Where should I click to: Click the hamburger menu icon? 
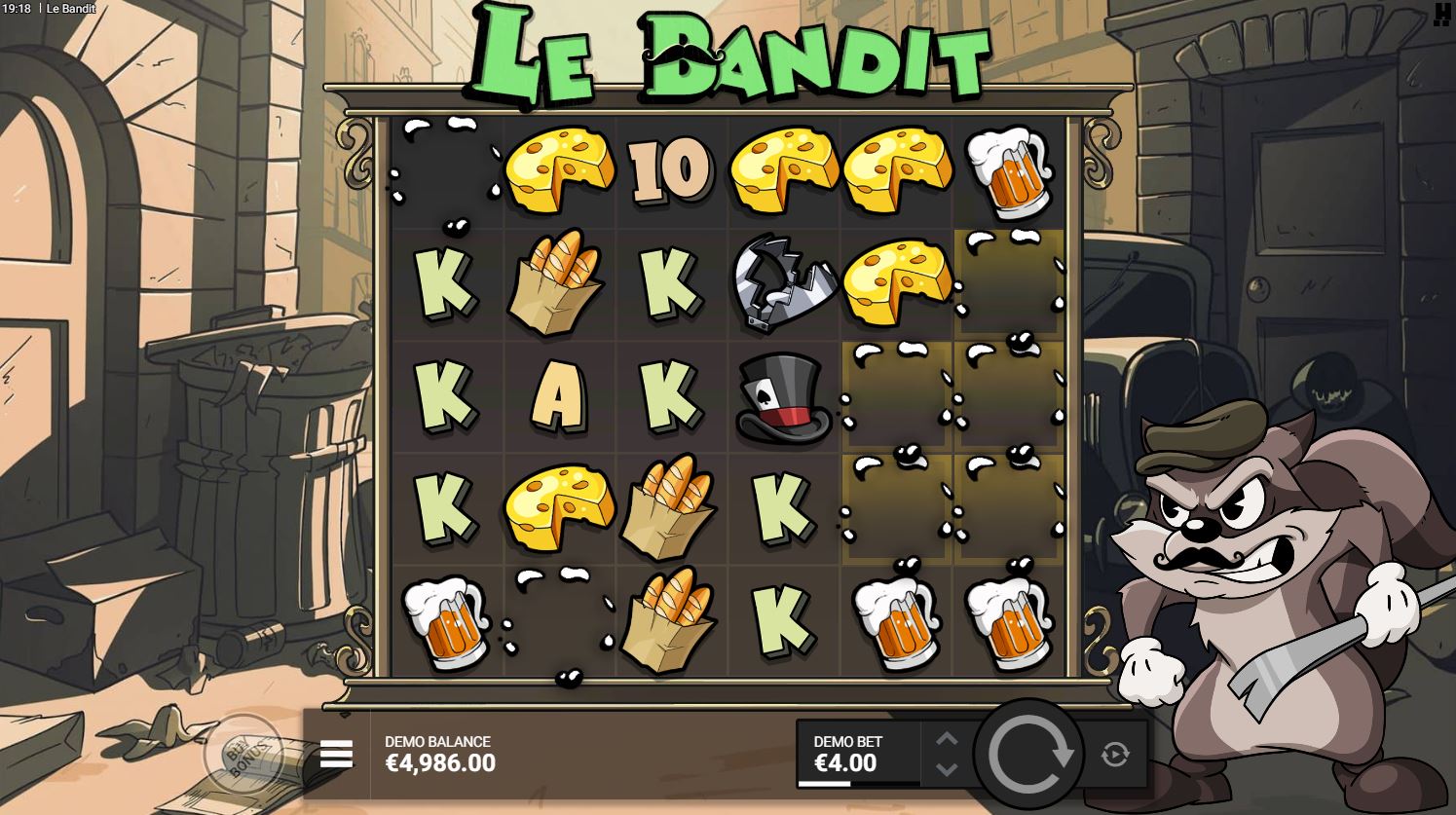(335, 755)
